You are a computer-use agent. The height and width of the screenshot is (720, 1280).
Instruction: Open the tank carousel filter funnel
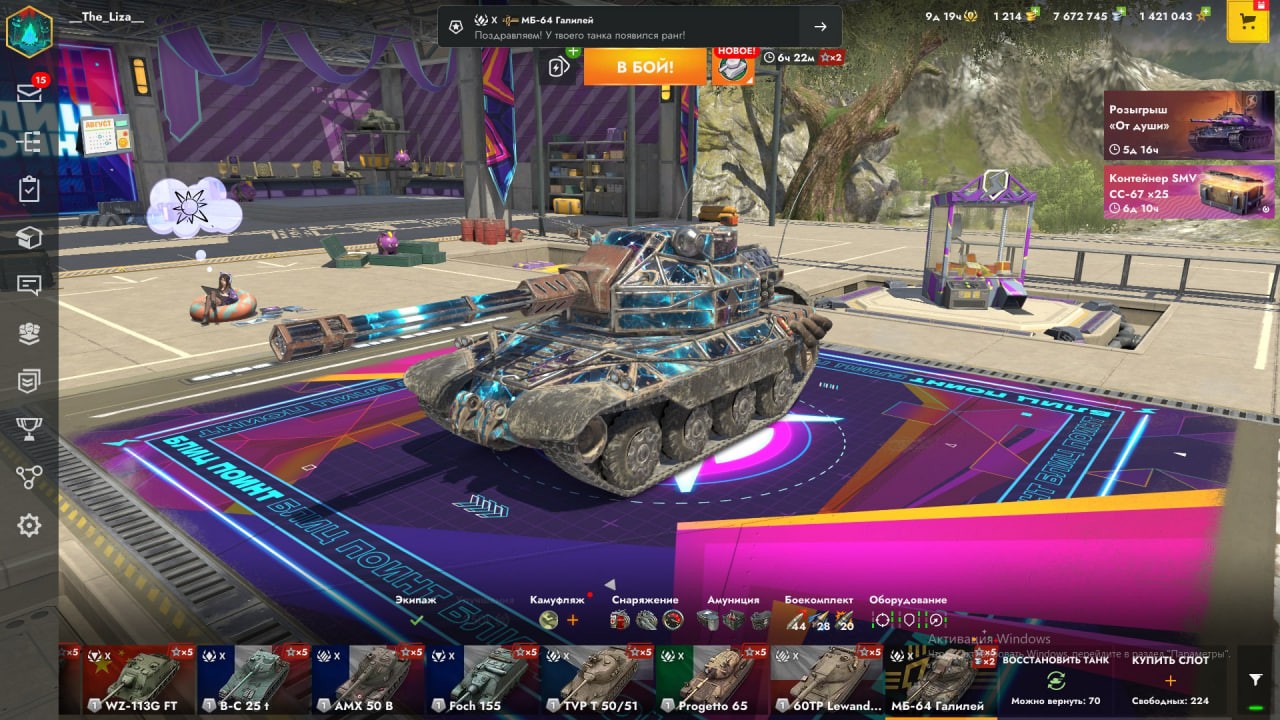tap(1256, 679)
